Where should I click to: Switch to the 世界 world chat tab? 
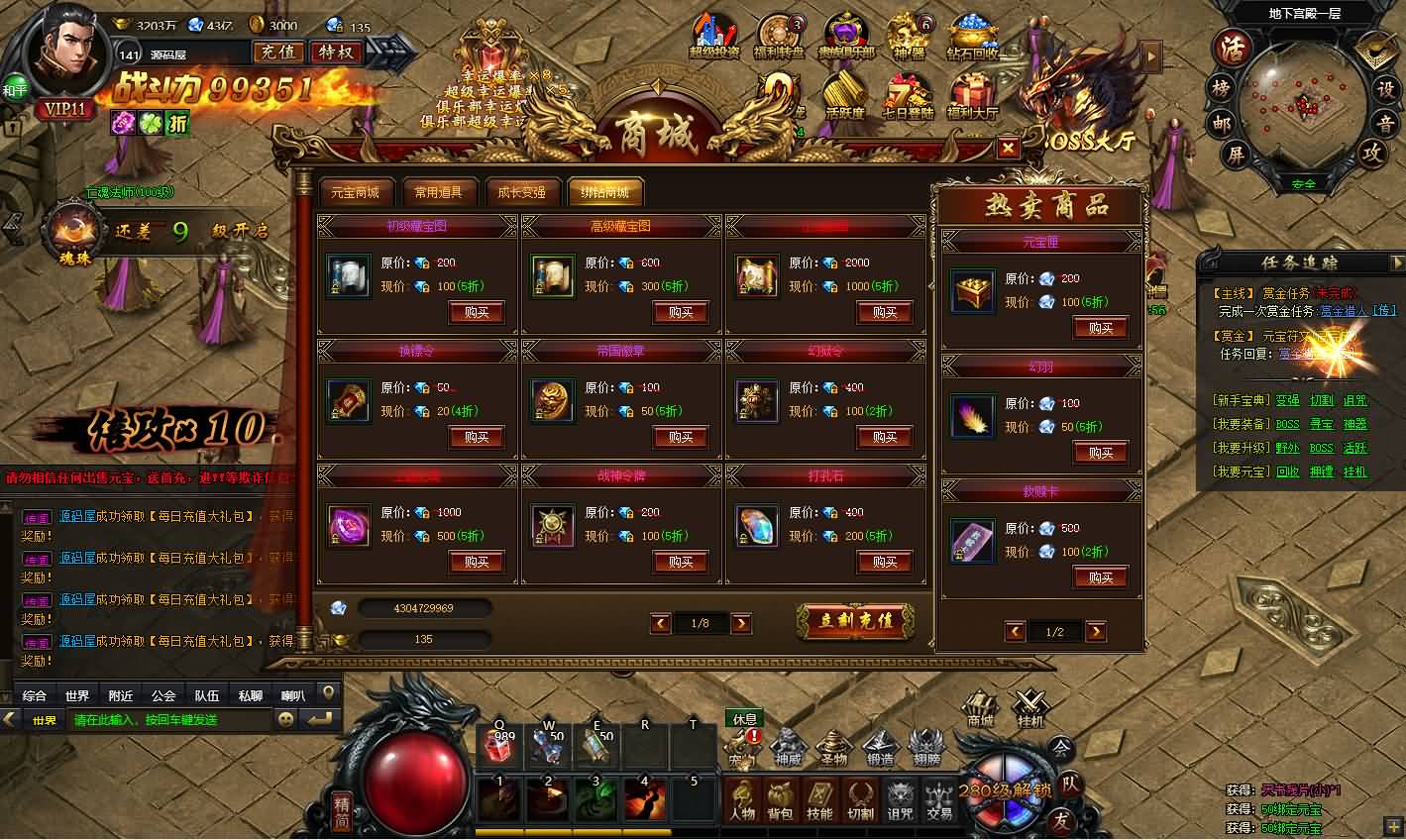coord(77,695)
